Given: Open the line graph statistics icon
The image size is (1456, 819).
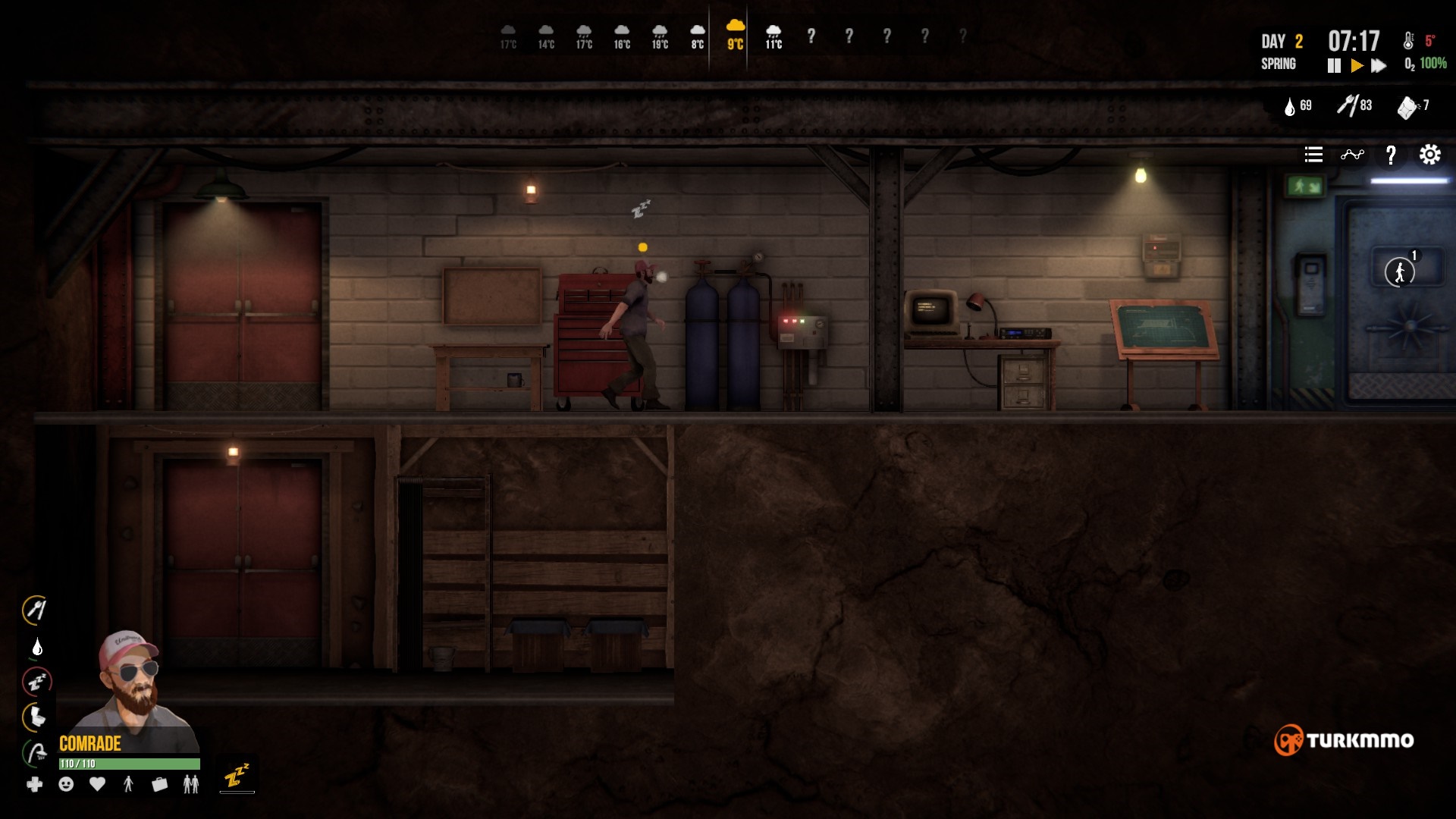Looking at the screenshot, I should pyautogui.click(x=1352, y=155).
